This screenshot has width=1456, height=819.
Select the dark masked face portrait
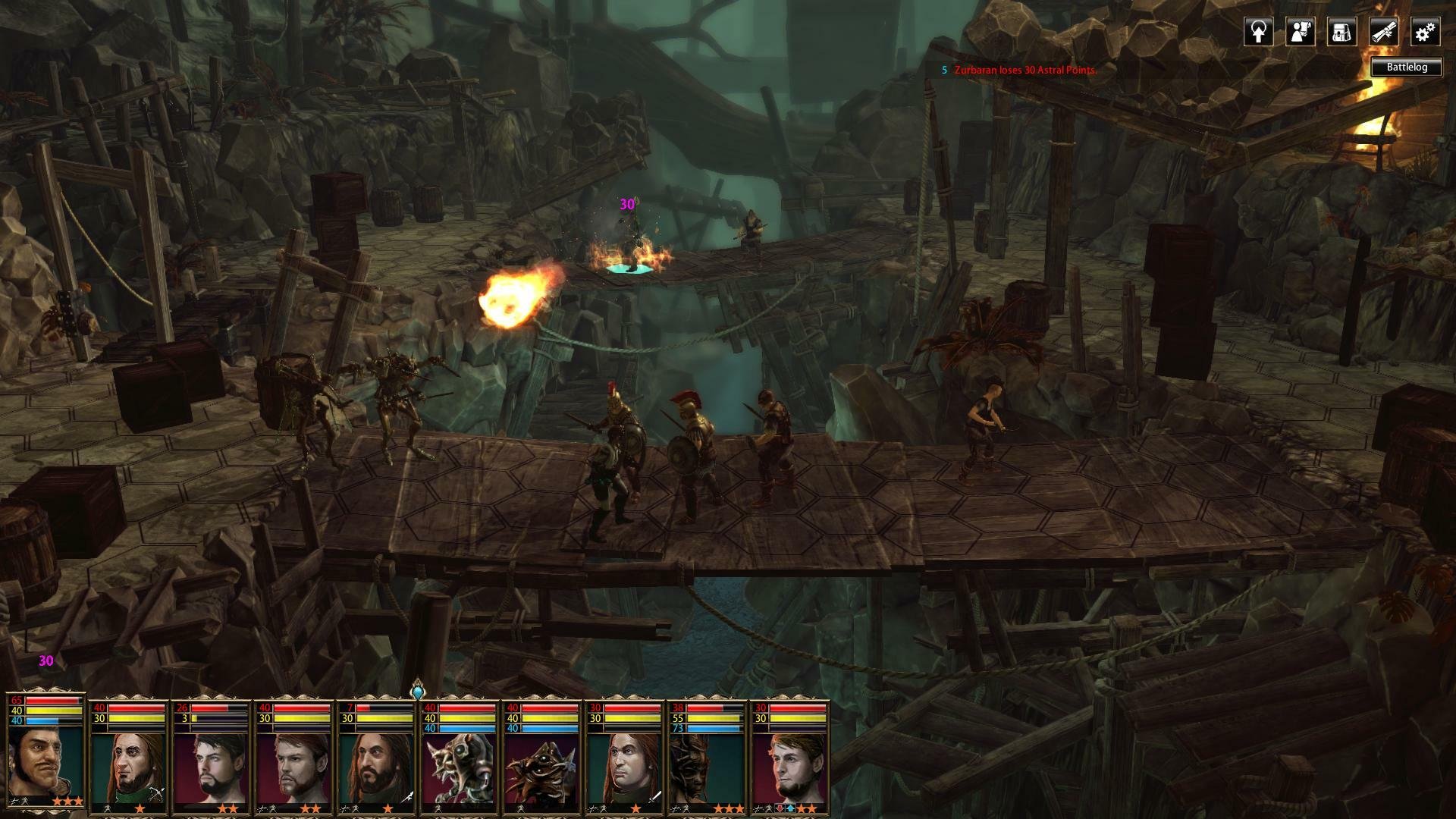707,767
